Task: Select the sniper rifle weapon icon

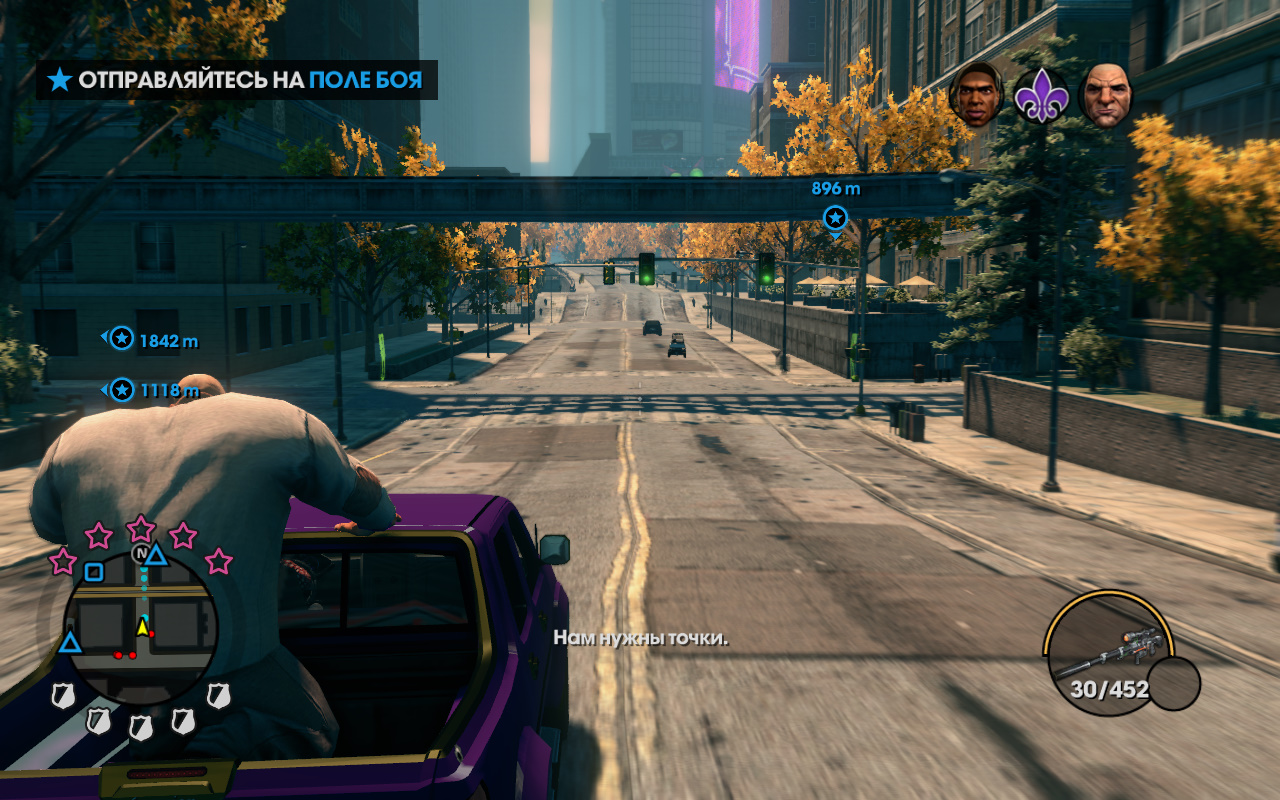Action: [x=1108, y=650]
